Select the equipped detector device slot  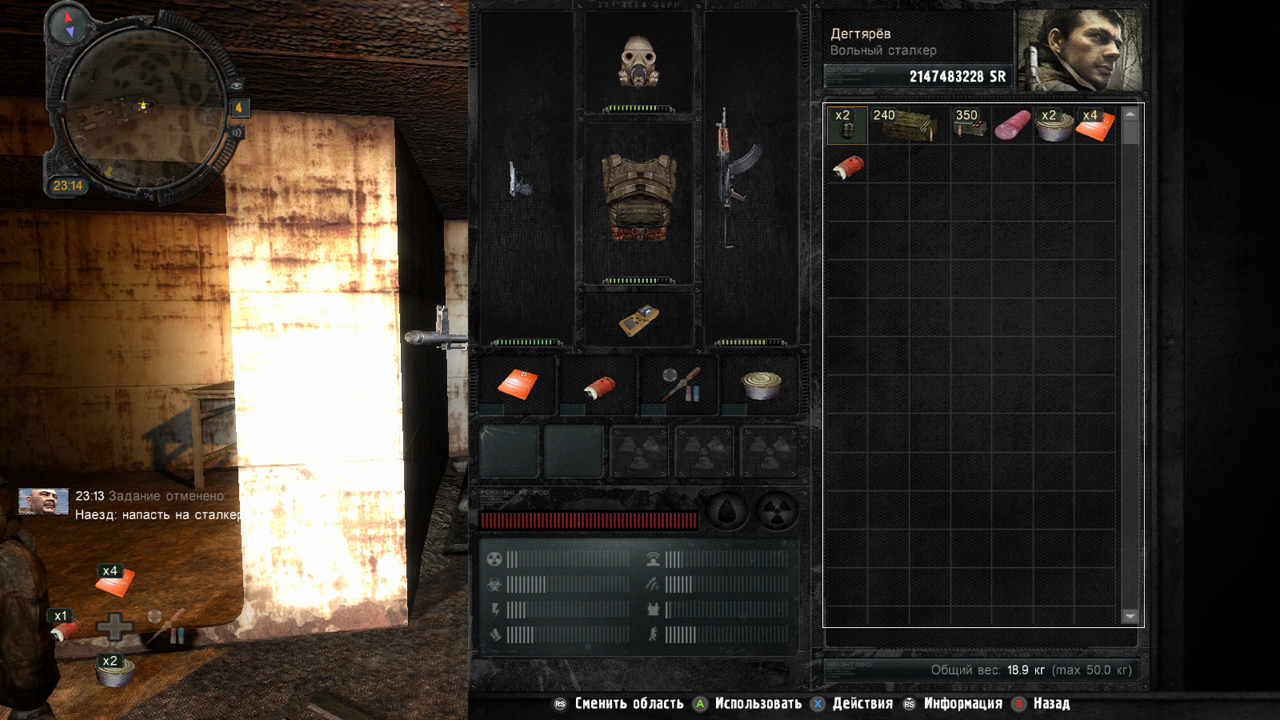click(639, 318)
